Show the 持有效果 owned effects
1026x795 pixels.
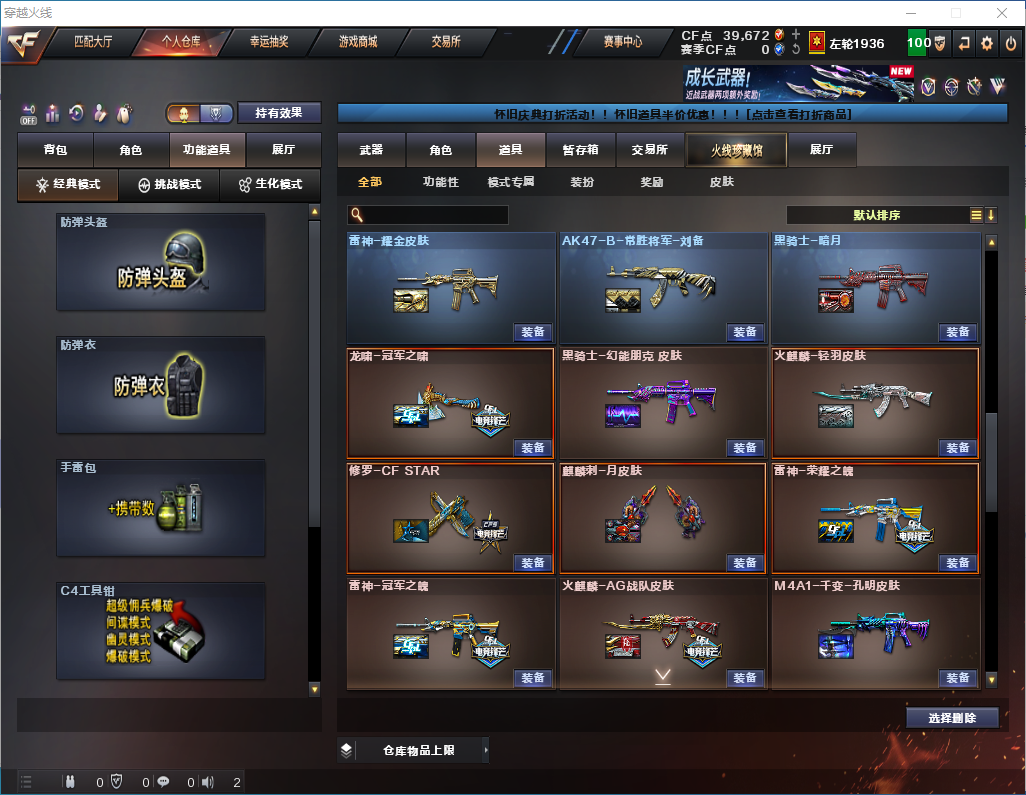(x=279, y=113)
